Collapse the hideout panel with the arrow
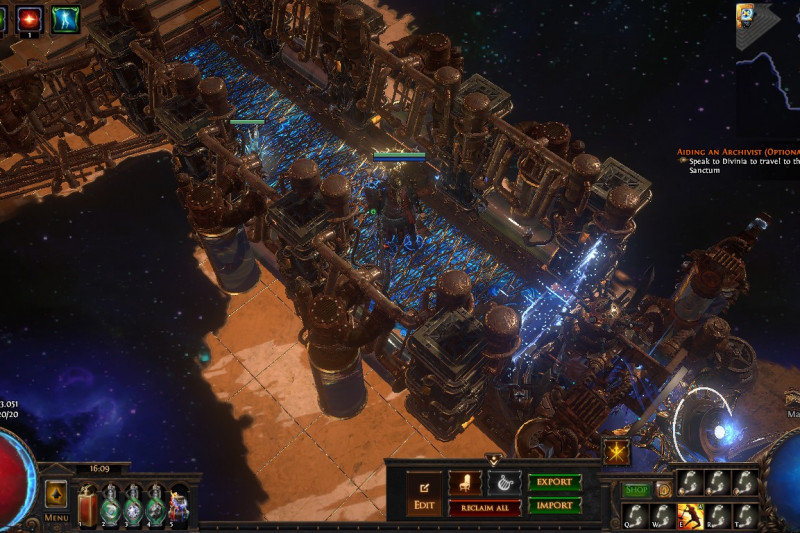The image size is (800, 533). (x=492, y=459)
